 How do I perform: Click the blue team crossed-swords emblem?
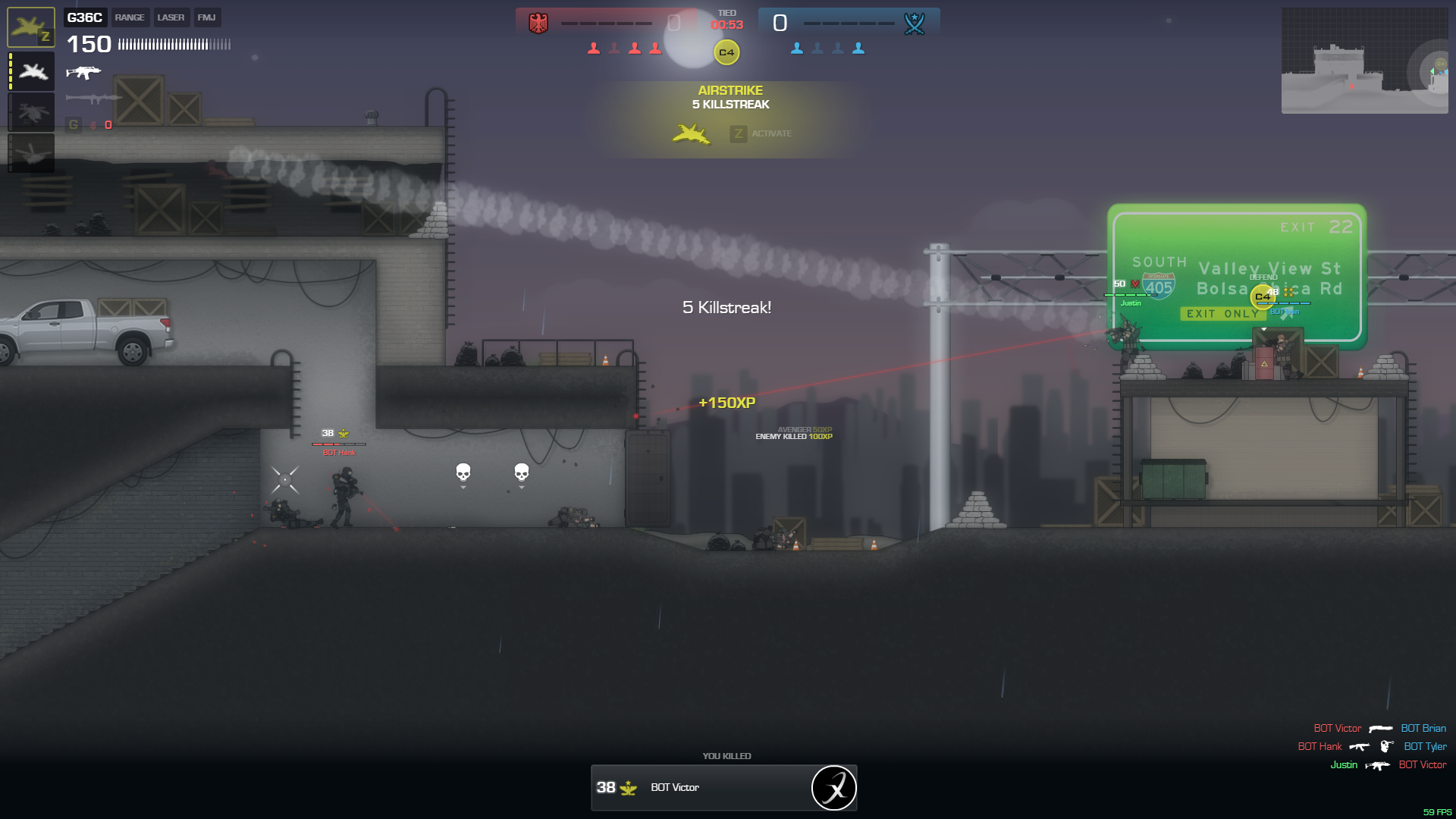pos(915,24)
